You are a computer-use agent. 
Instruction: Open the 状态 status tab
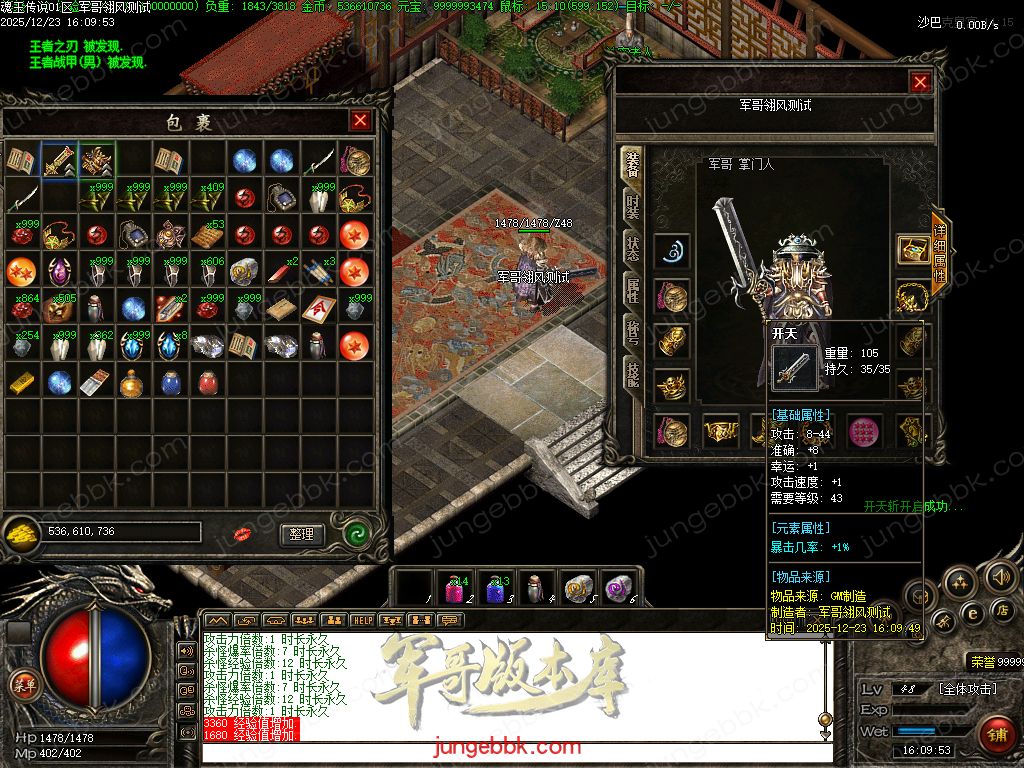[x=632, y=250]
